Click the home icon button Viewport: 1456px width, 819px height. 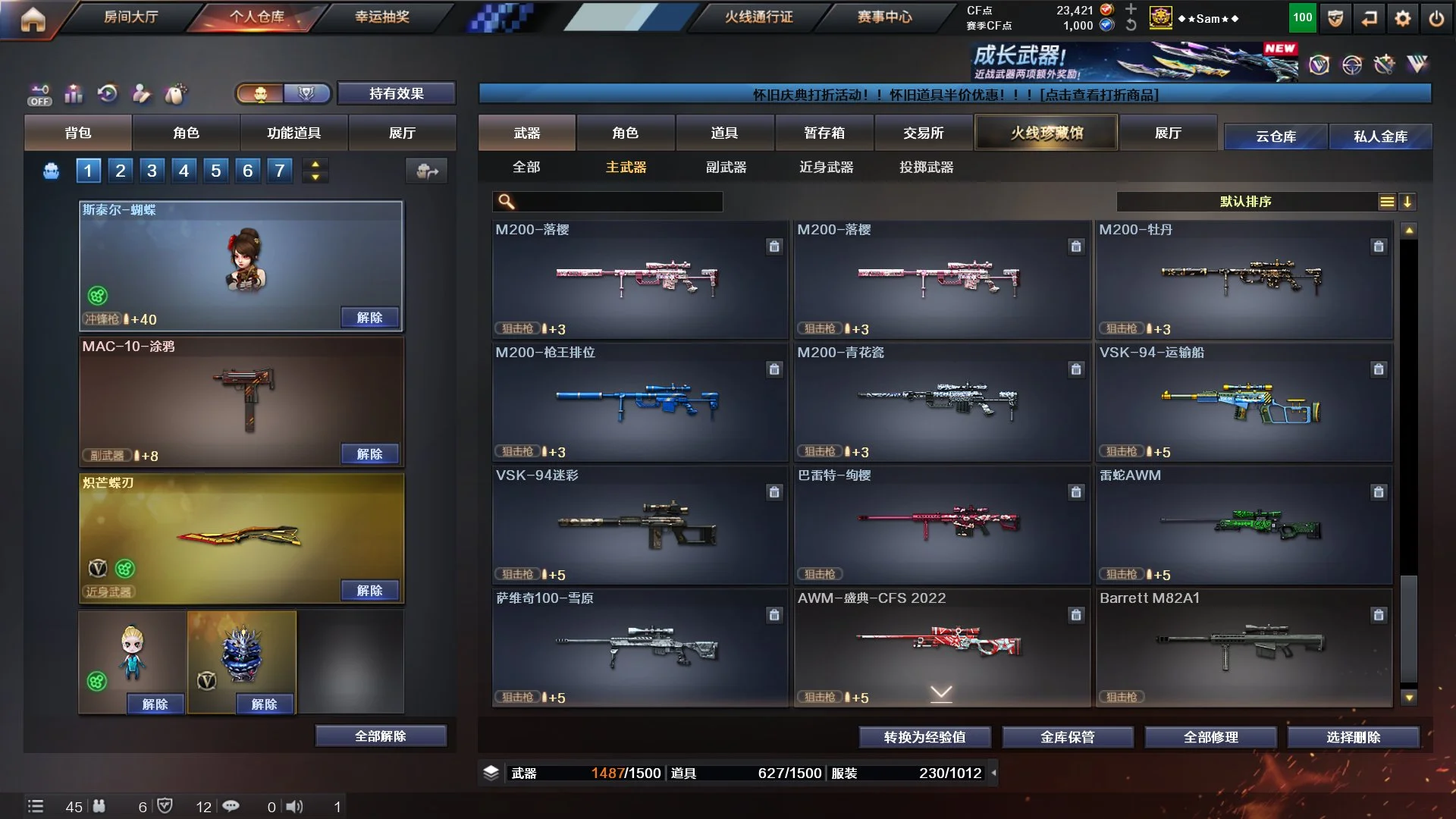(33, 20)
